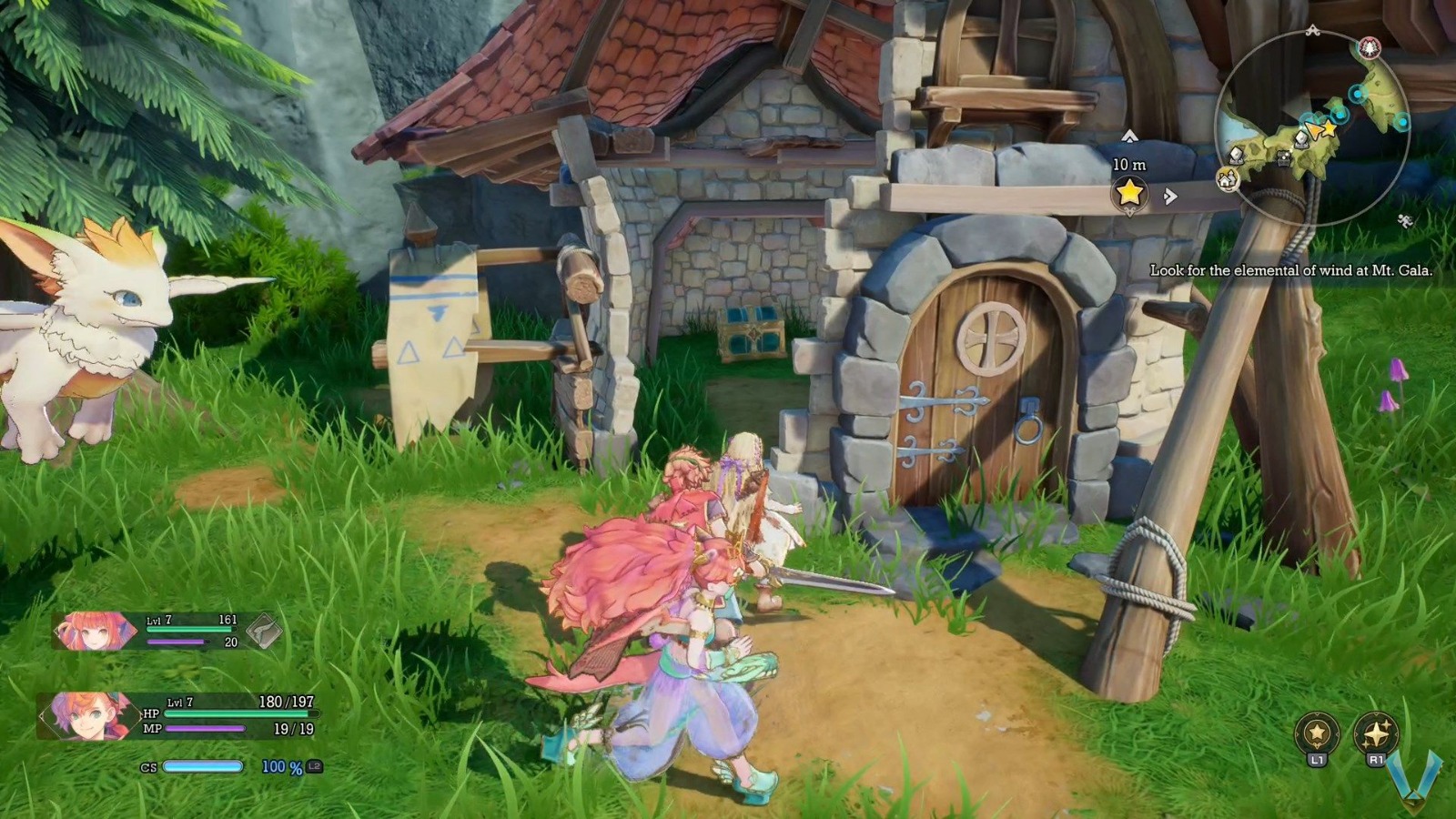This screenshot has width=1456, height=819.
Task: Click an NPC speech marker on the minimap
Action: (x=1301, y=138)
